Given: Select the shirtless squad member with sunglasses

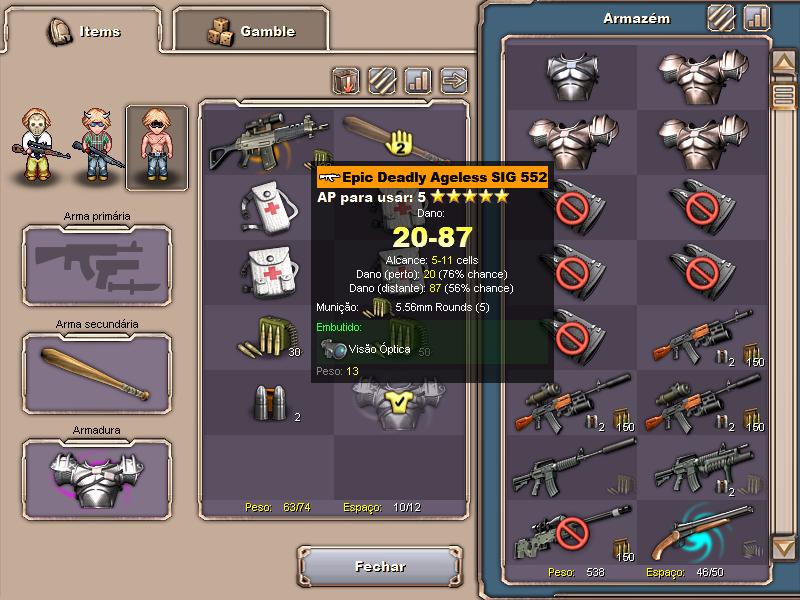Looking at the screenshot, I should point(156,147).
